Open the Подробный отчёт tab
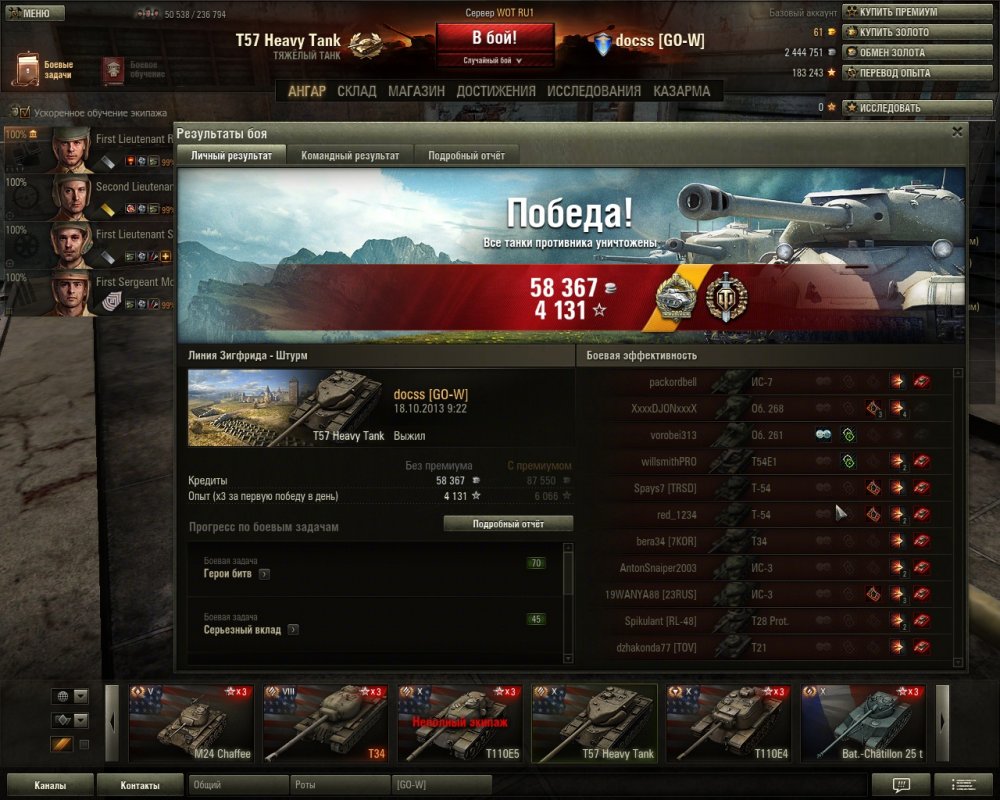1000x800 pixels. (x=466, y=155)
